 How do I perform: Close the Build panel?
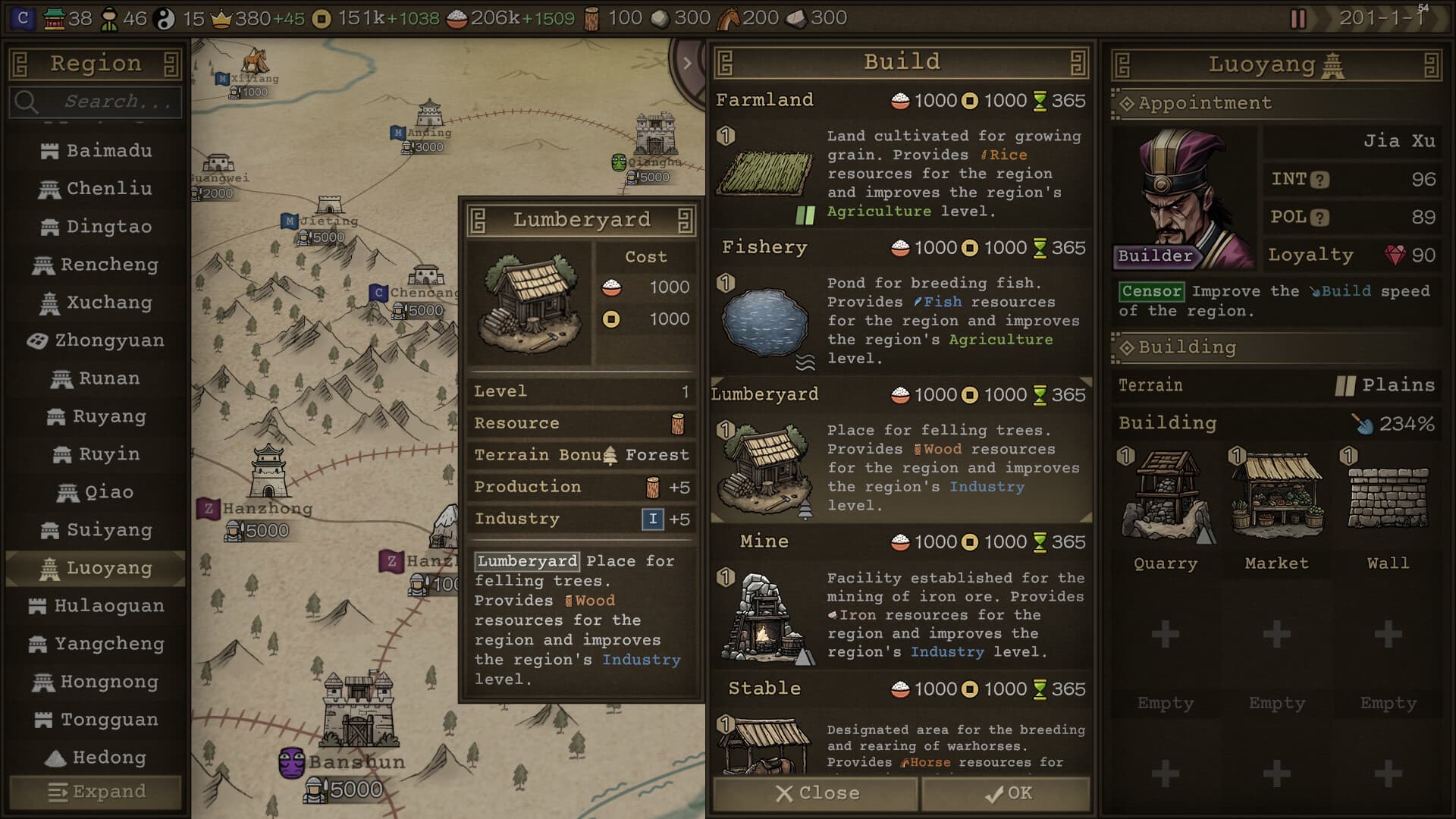click(x=816, y=793)
